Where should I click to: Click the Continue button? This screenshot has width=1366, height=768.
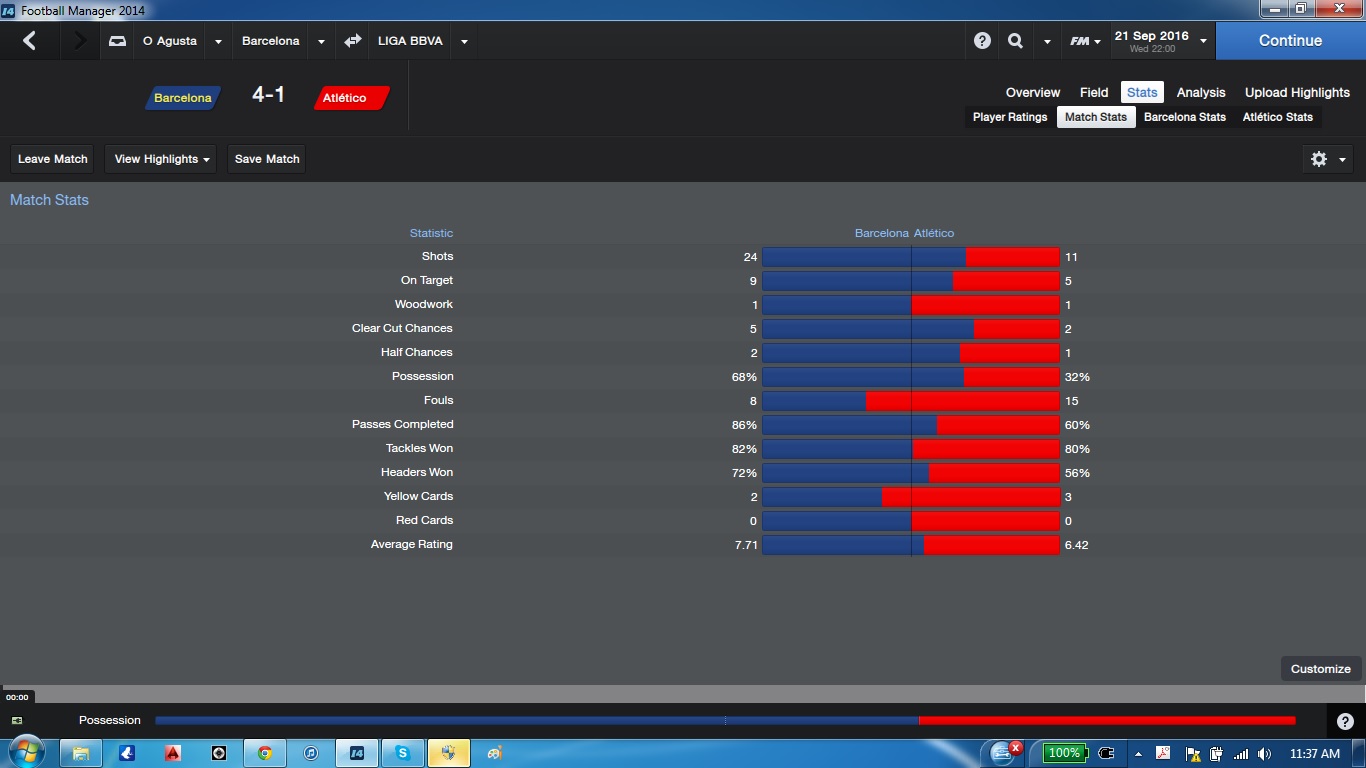[1290, 41]
